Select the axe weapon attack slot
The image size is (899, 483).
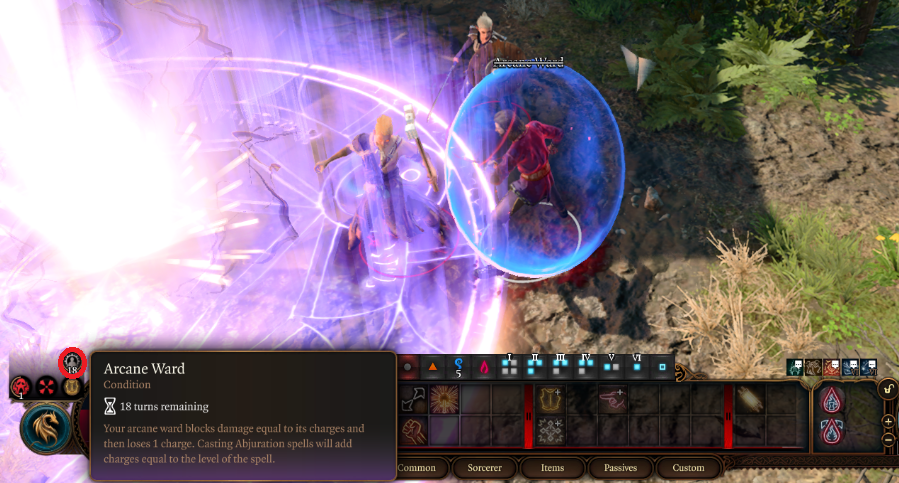(x=413, y=400)
